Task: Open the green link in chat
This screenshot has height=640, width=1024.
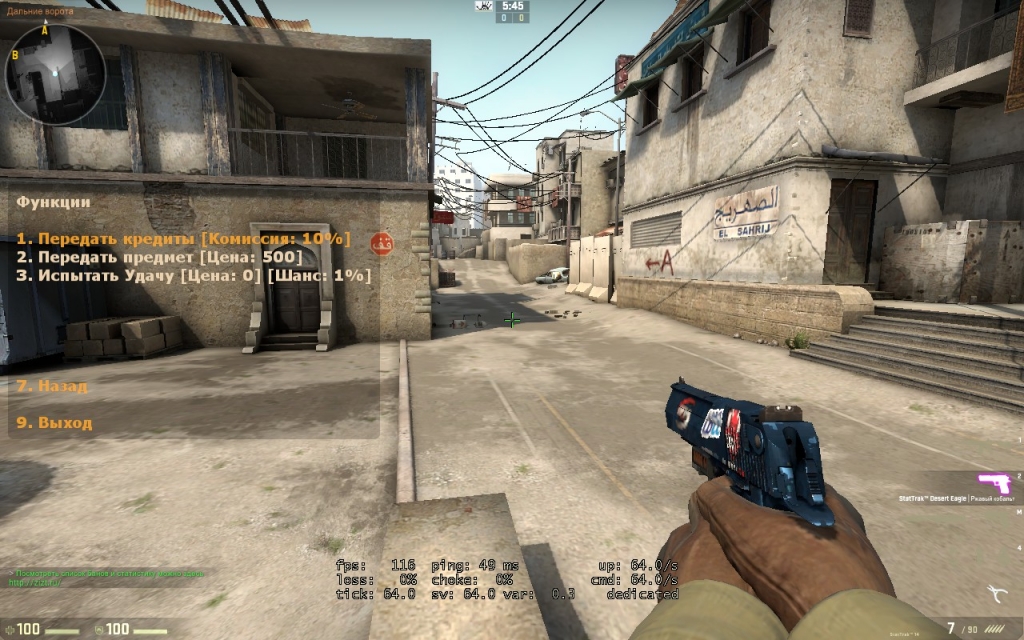Action: coord(30,582)
